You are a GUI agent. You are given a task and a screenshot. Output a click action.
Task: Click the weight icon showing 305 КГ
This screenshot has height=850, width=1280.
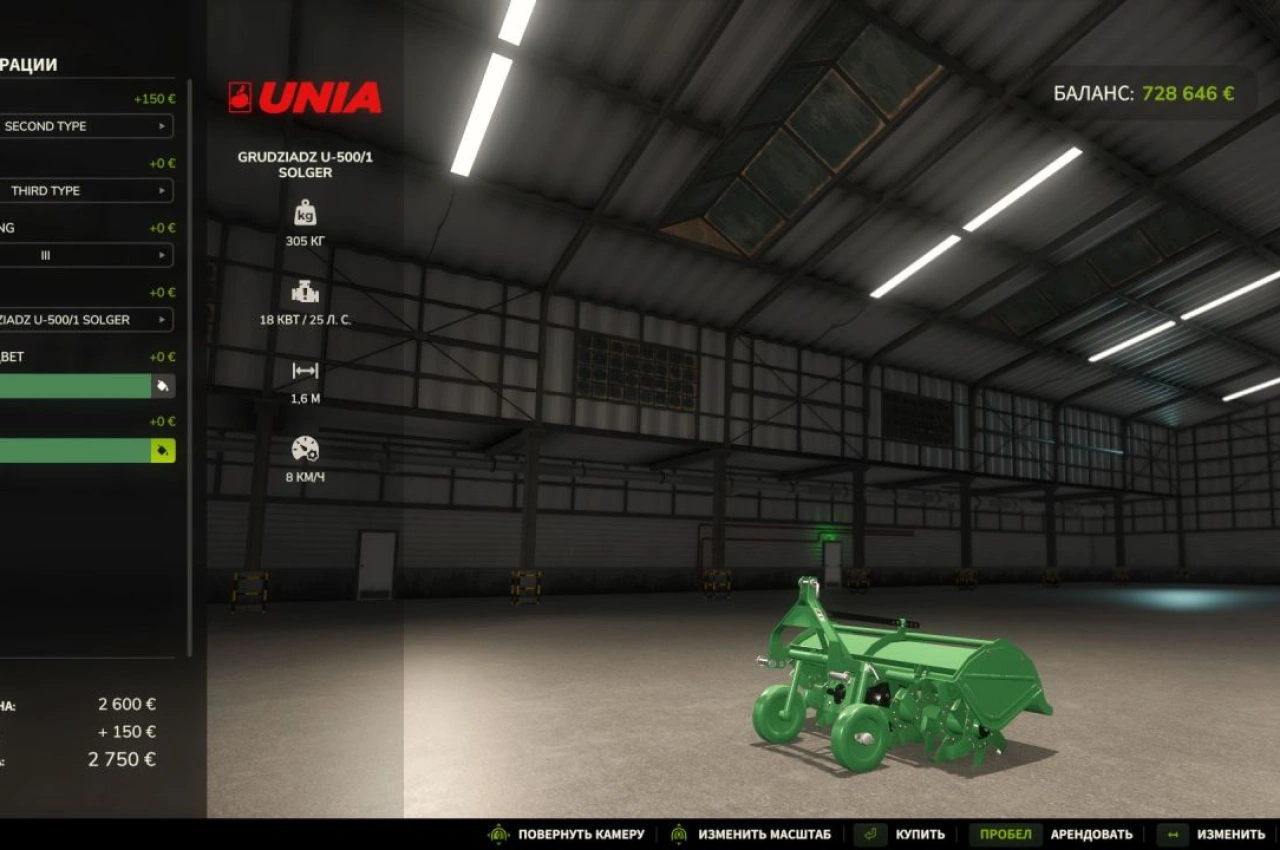305,212
